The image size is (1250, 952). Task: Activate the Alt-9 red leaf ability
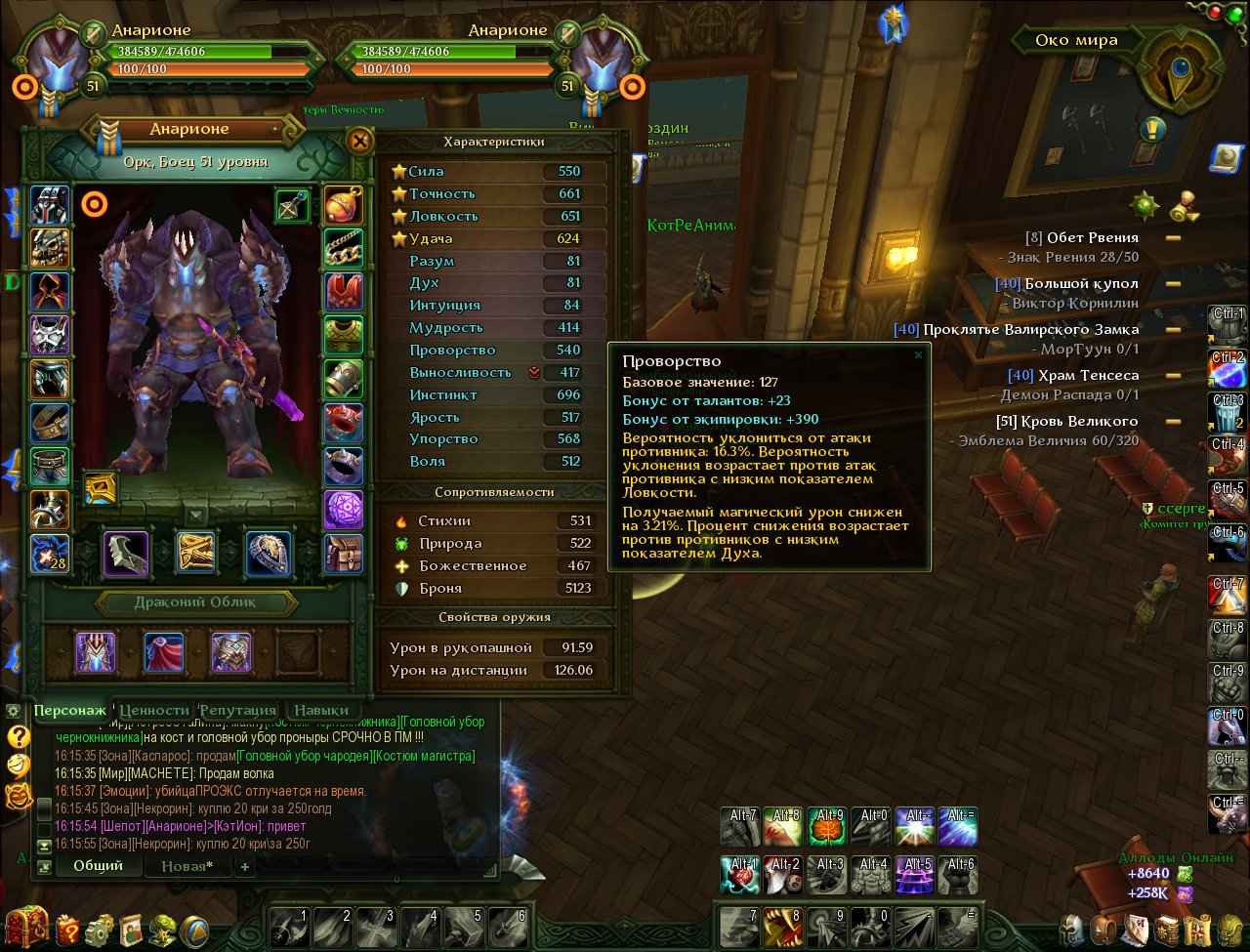coord(826,826)
